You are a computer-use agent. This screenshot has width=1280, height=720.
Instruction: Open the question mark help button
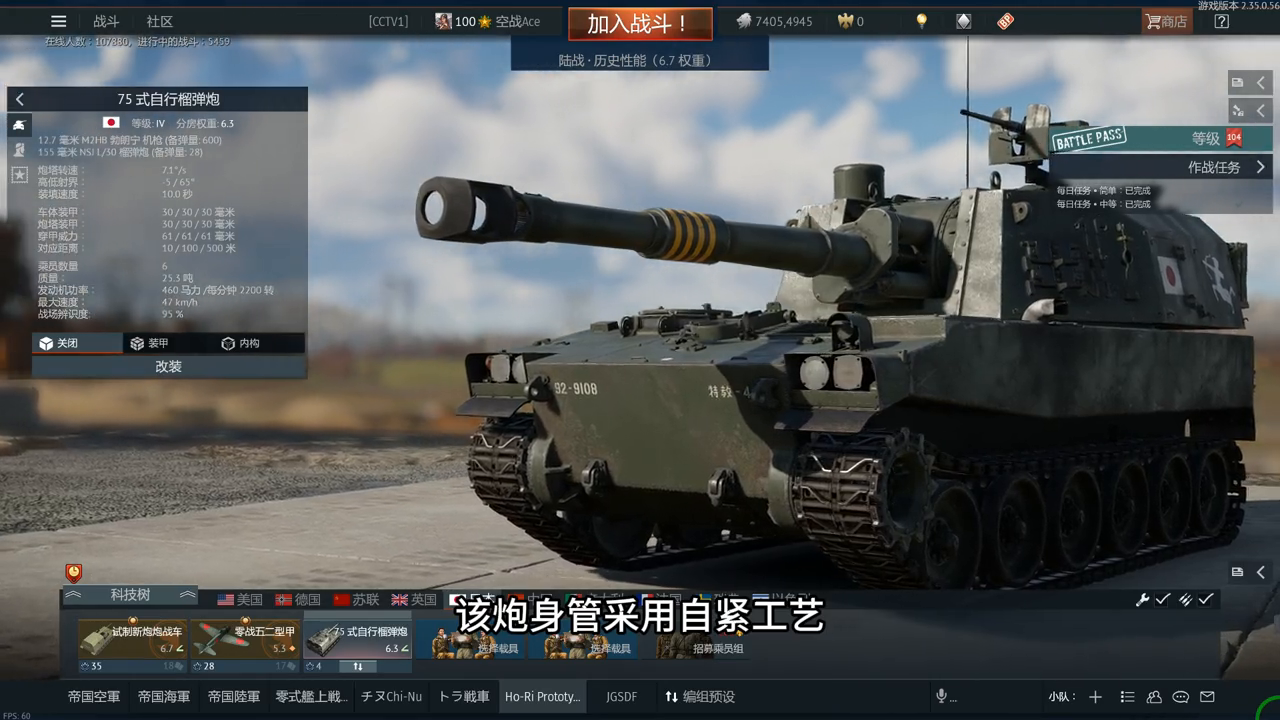pos(1221,21)
